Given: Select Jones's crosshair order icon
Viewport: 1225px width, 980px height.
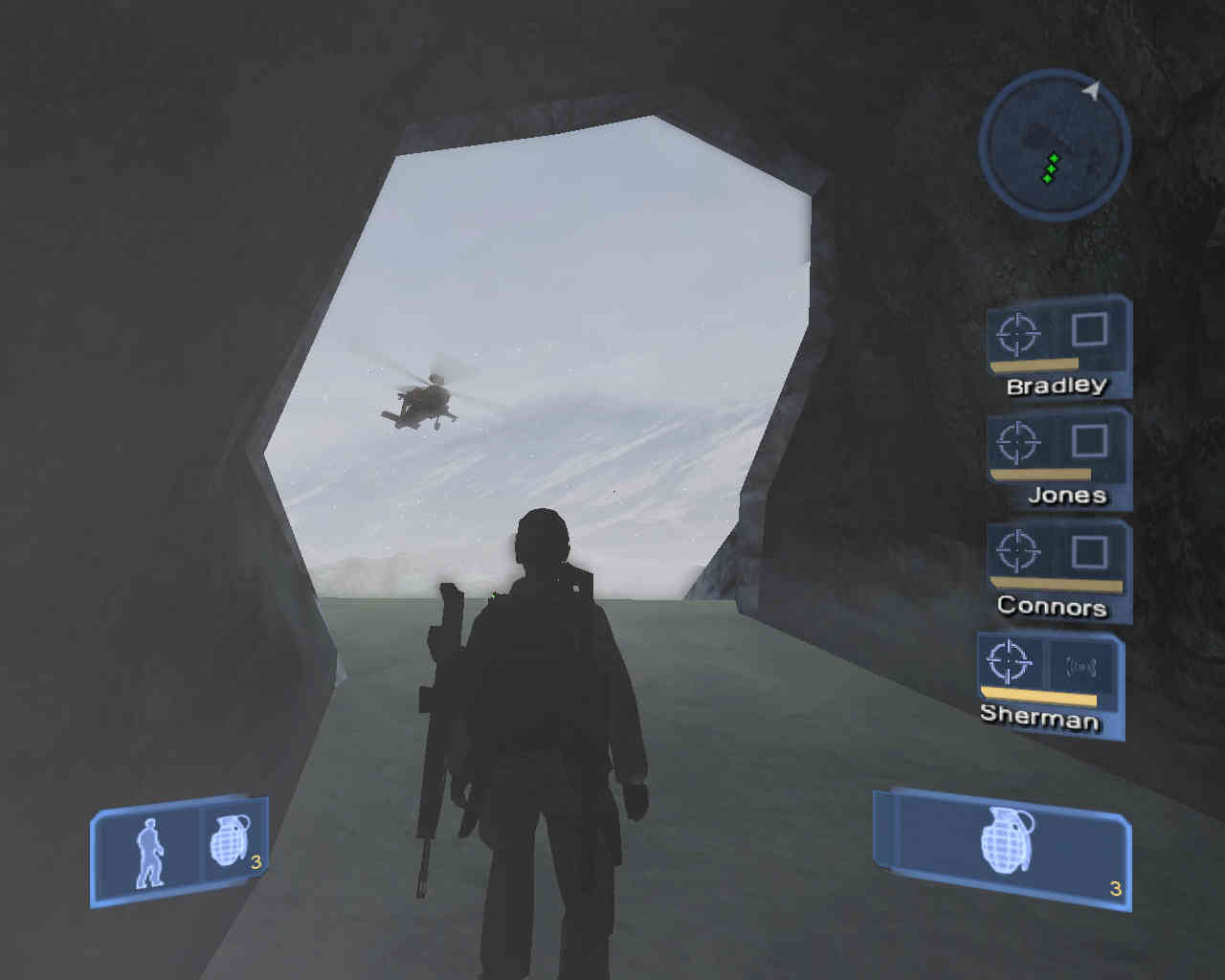Looking at the screenshot, I should pos(1017,443).
